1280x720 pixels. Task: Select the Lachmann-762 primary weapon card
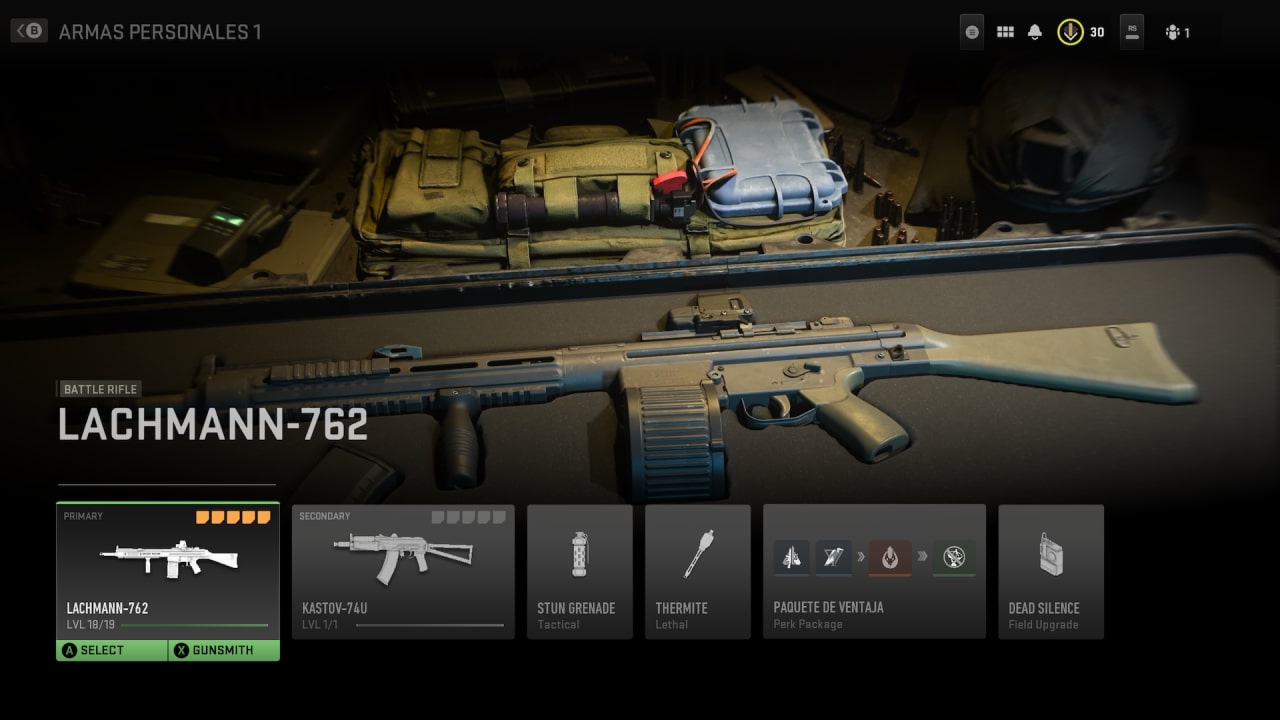[167, 570]
